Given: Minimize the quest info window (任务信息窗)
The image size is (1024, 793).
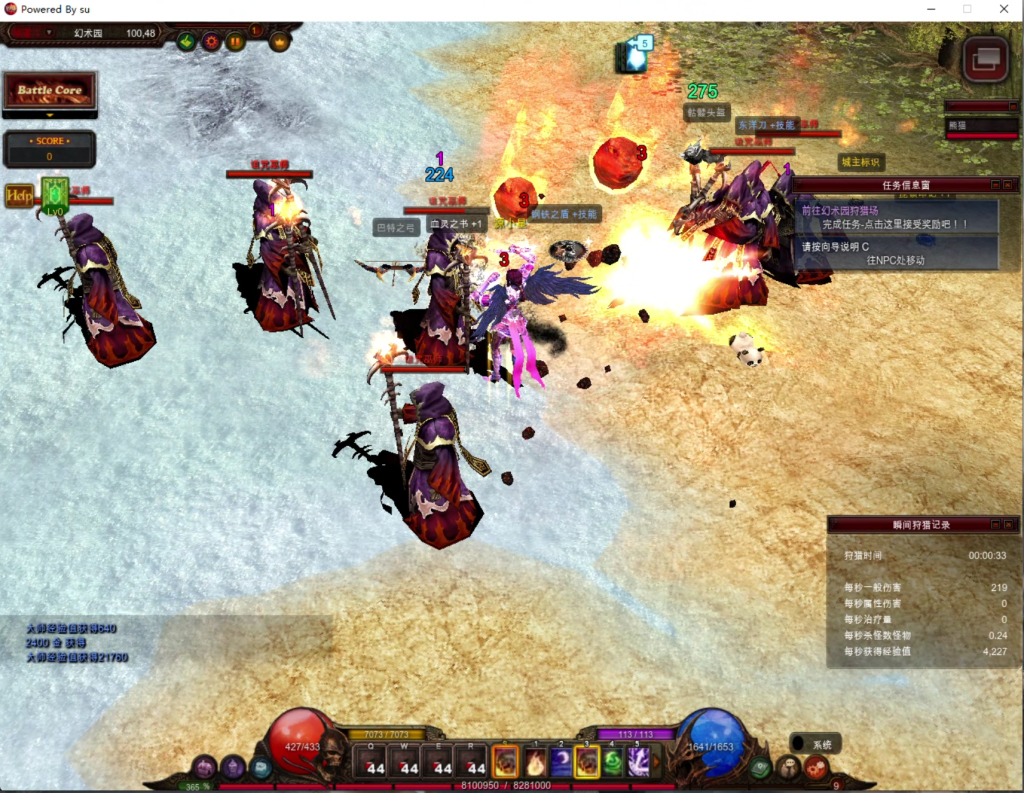Looking at the screenshot, I should [x=995, y=185].
